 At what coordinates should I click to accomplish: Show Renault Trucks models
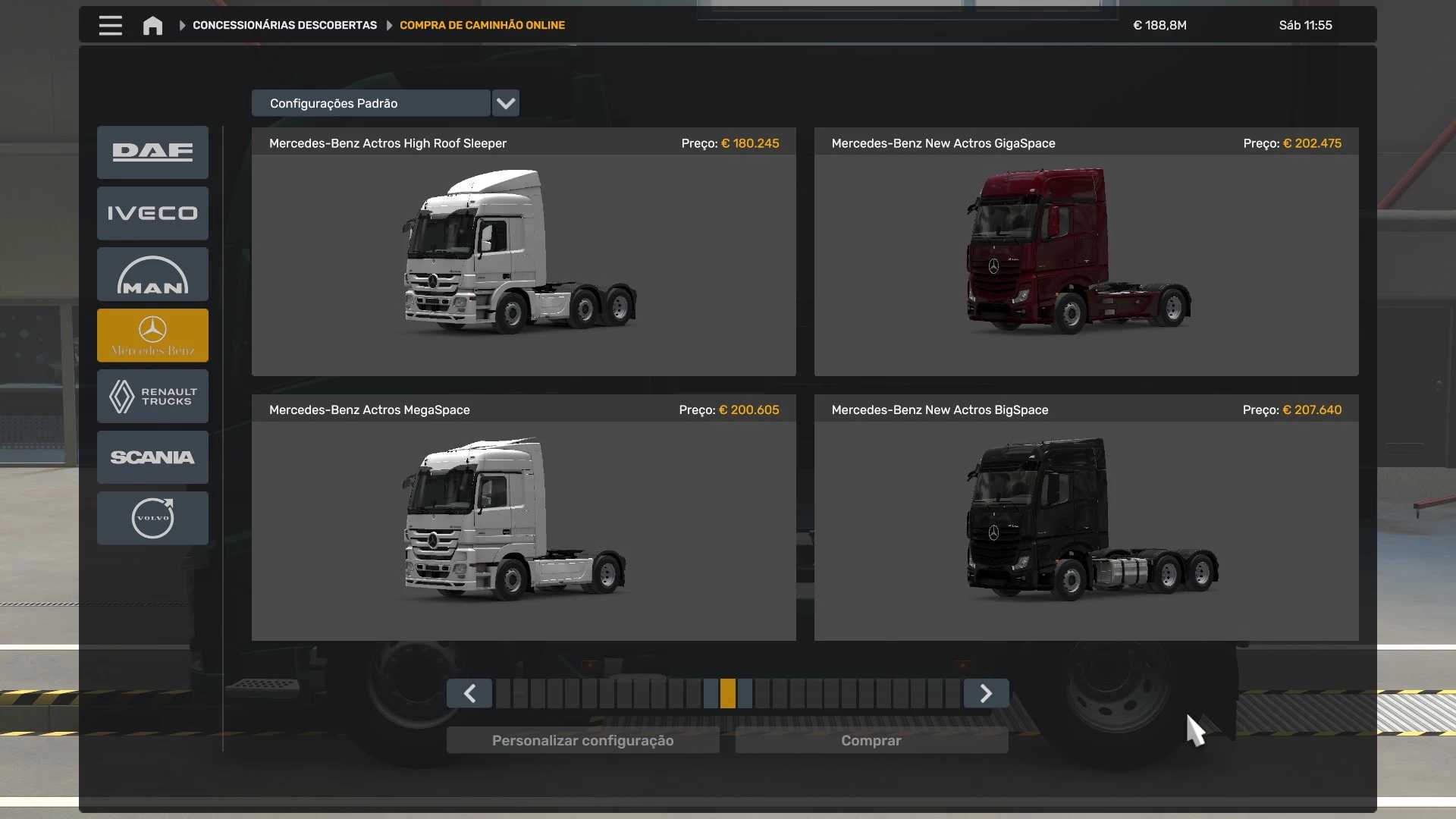click(x=152, y=396)
